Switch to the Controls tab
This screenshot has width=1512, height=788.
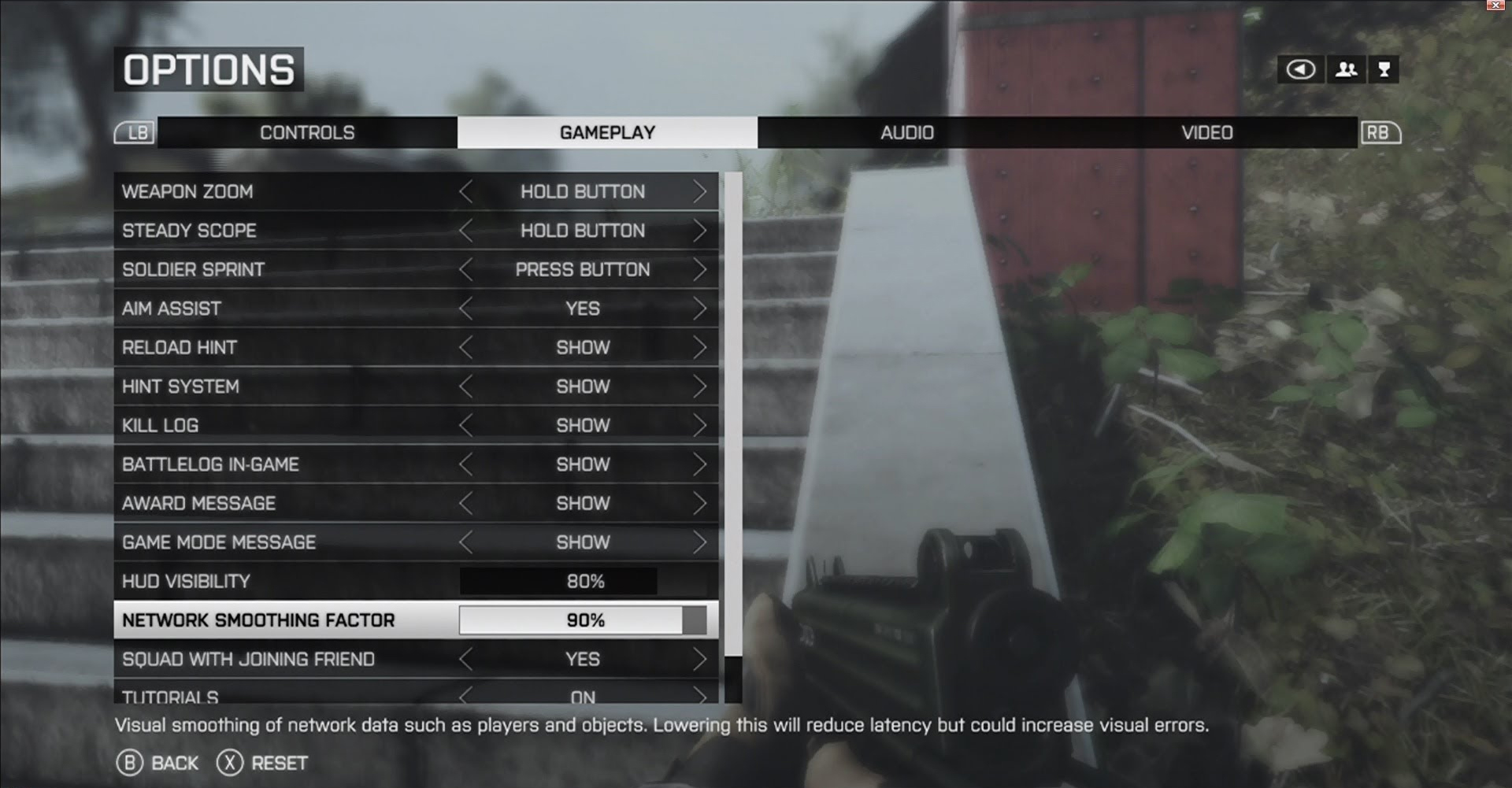tap(307, 132)
